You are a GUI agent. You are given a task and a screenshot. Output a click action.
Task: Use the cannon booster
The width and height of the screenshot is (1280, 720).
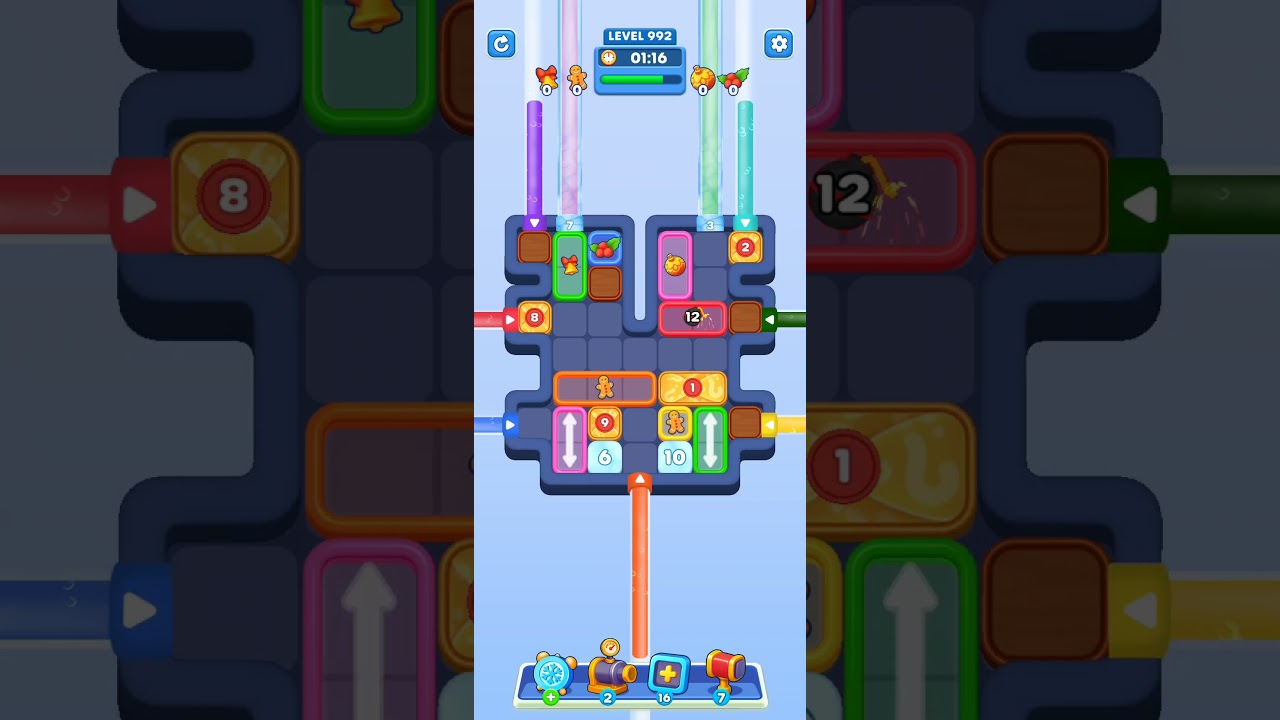612,675
